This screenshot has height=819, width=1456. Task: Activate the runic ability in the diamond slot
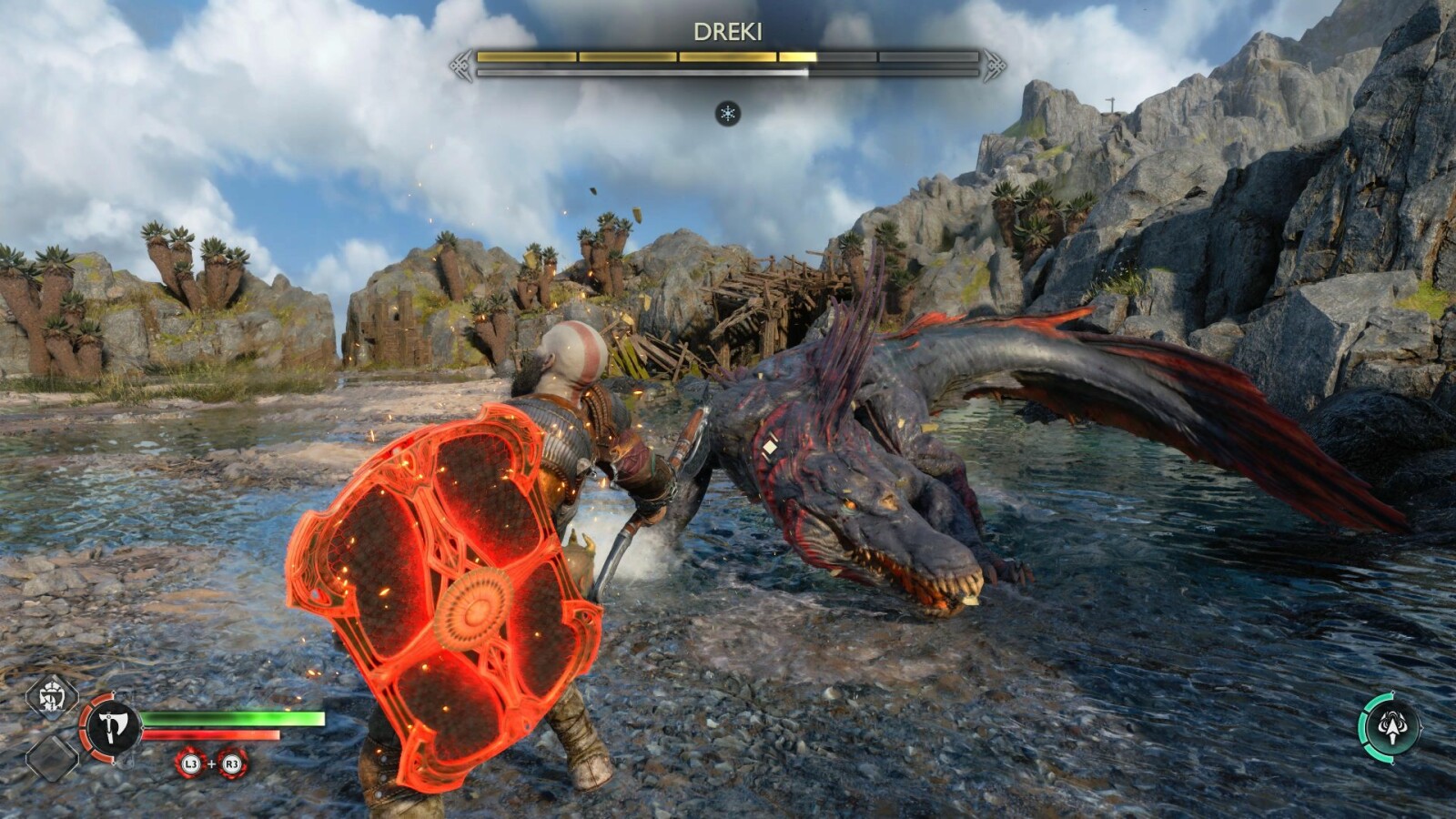[x=51, y=698]
